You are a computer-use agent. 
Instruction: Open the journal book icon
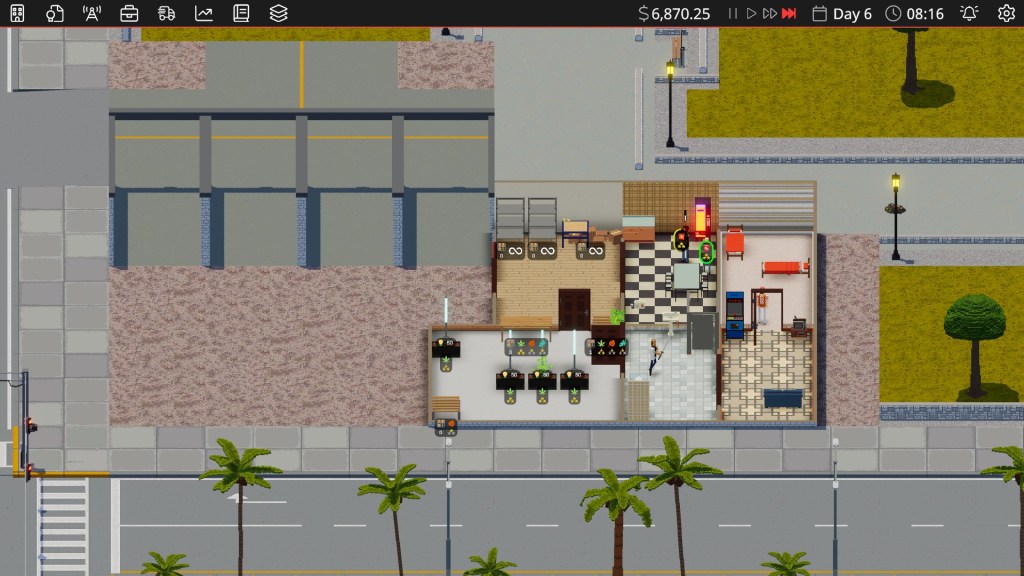click(240, 13)
